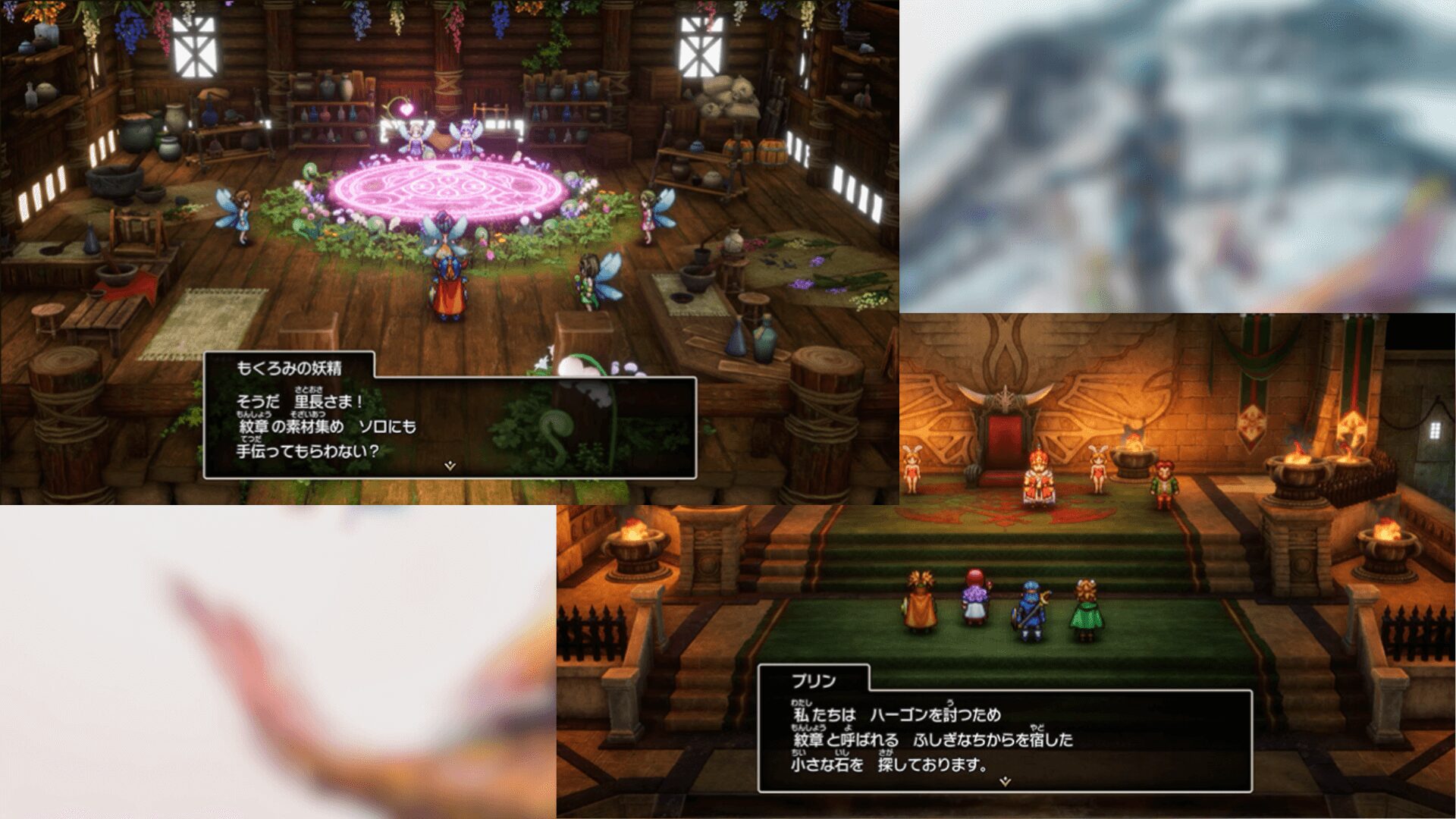Click continue arrow in もくろみの妖精 dialogue box
Viewport: 1456px width, 819px height.
[450, 466]
